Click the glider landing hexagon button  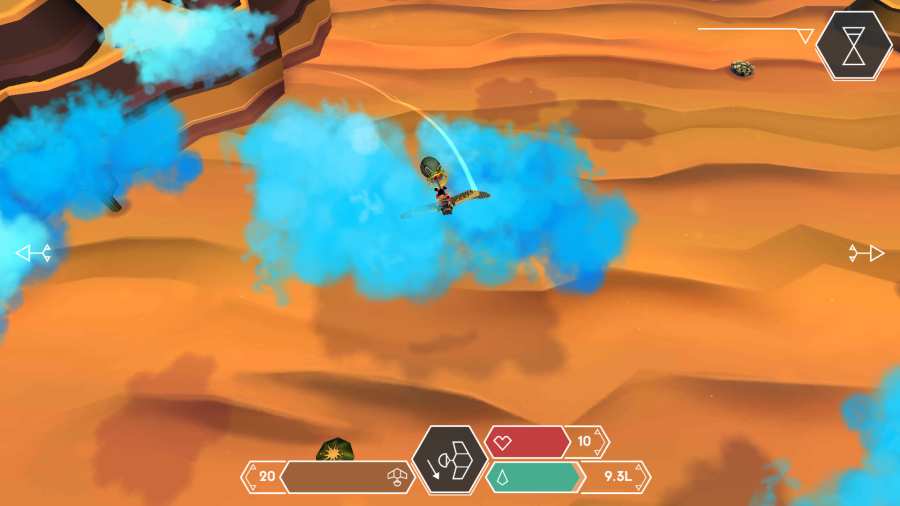[449, 461]
